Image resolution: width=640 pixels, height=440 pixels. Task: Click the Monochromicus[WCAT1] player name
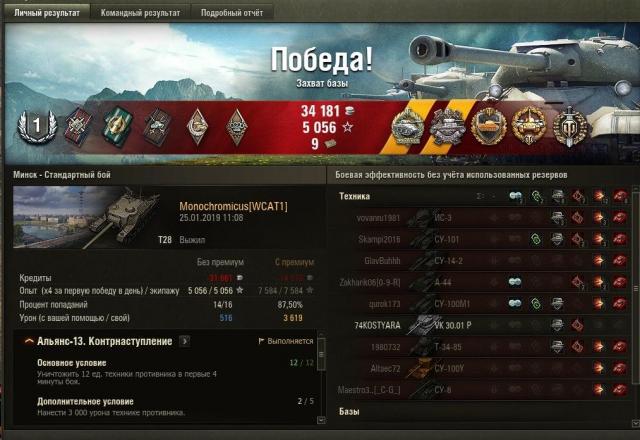coord(233,205)
